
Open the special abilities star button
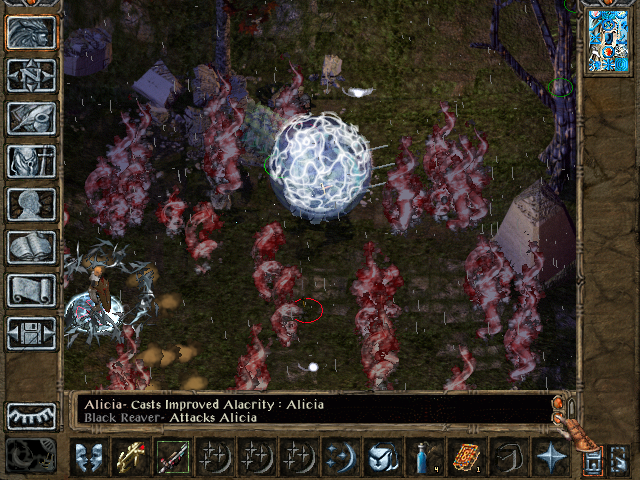(551, 457)
